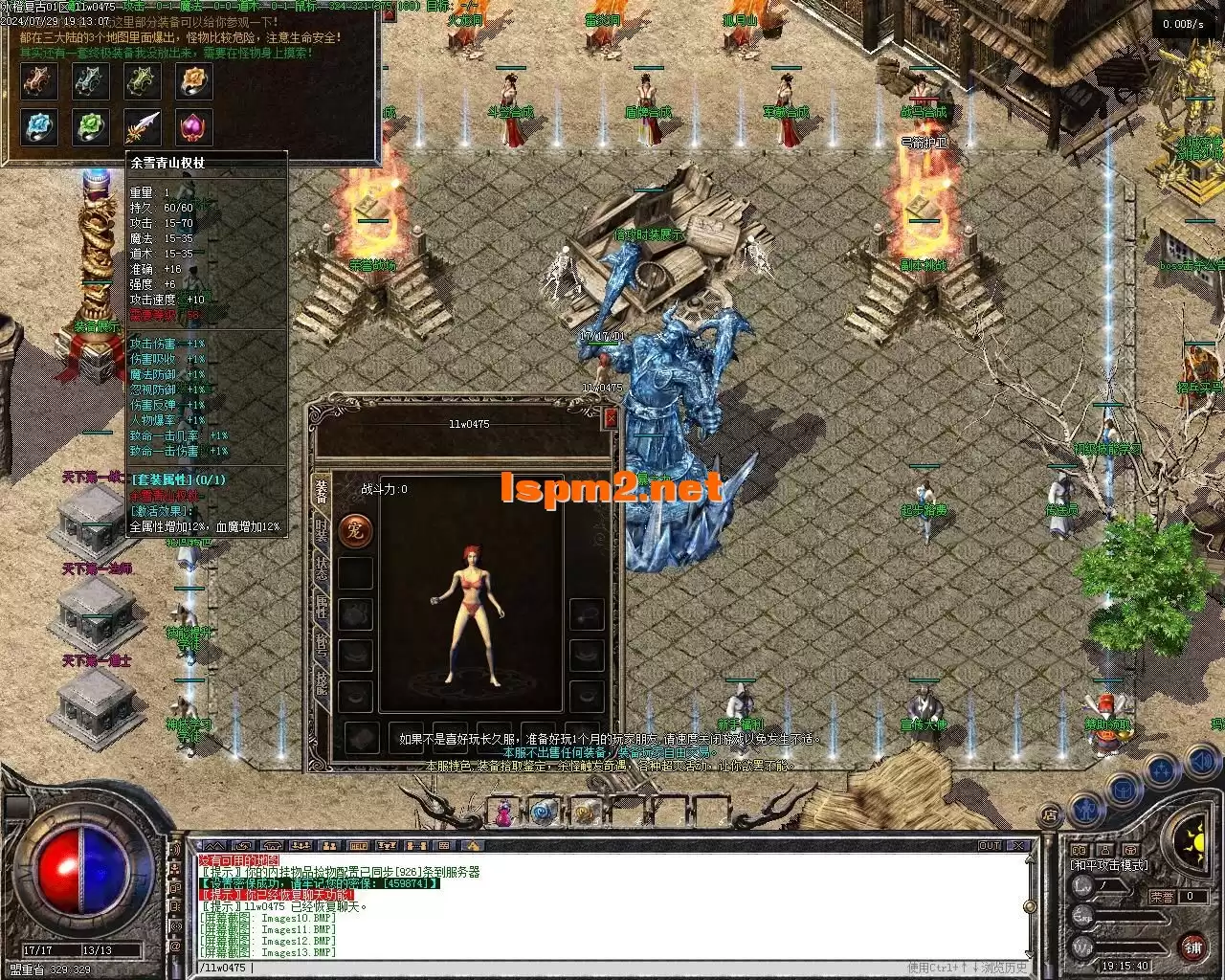Use the blue swirl scroll hotbar item
This screenshot has height=980, width=1225.
coord(545,813)
